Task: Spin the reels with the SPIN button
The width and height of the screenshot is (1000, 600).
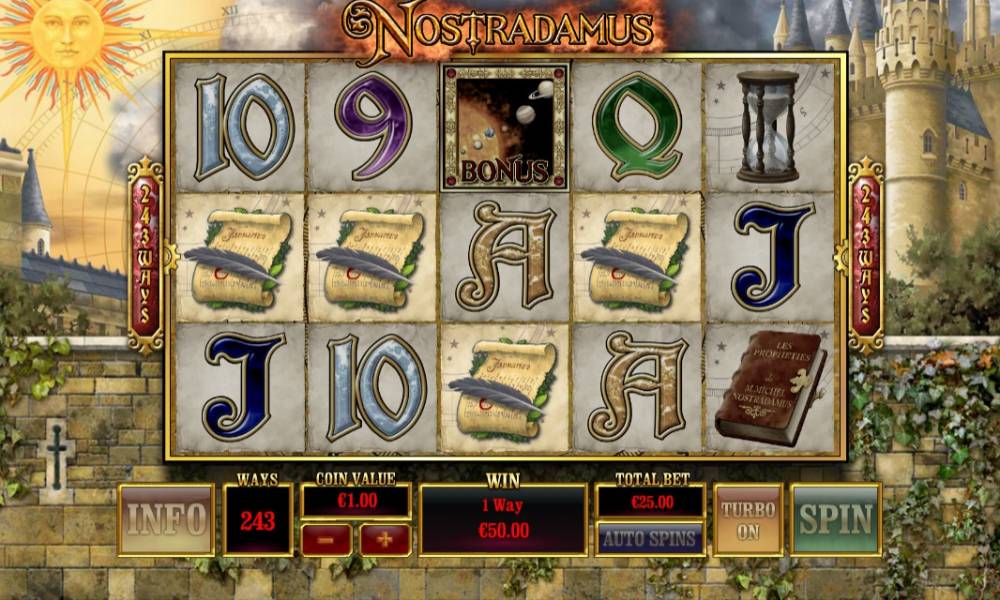Action: (x=835, y=519)
